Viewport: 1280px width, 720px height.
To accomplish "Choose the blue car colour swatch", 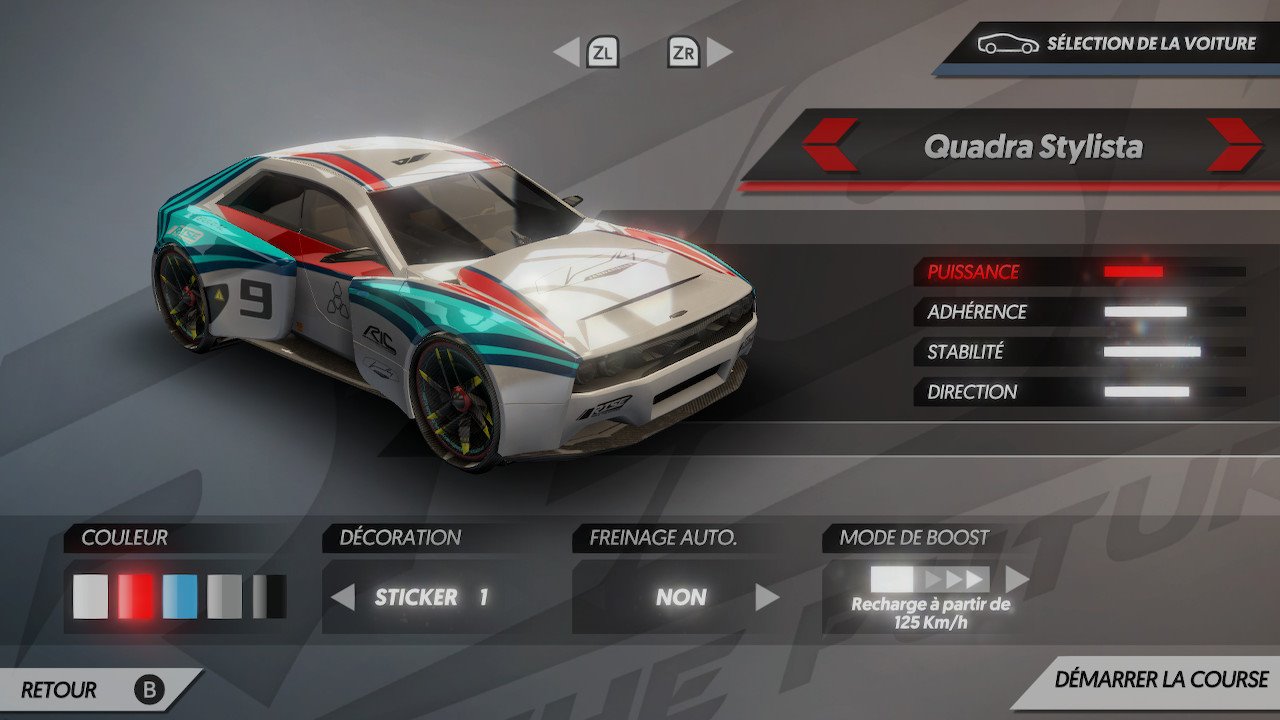I will [x=180, y=597].
